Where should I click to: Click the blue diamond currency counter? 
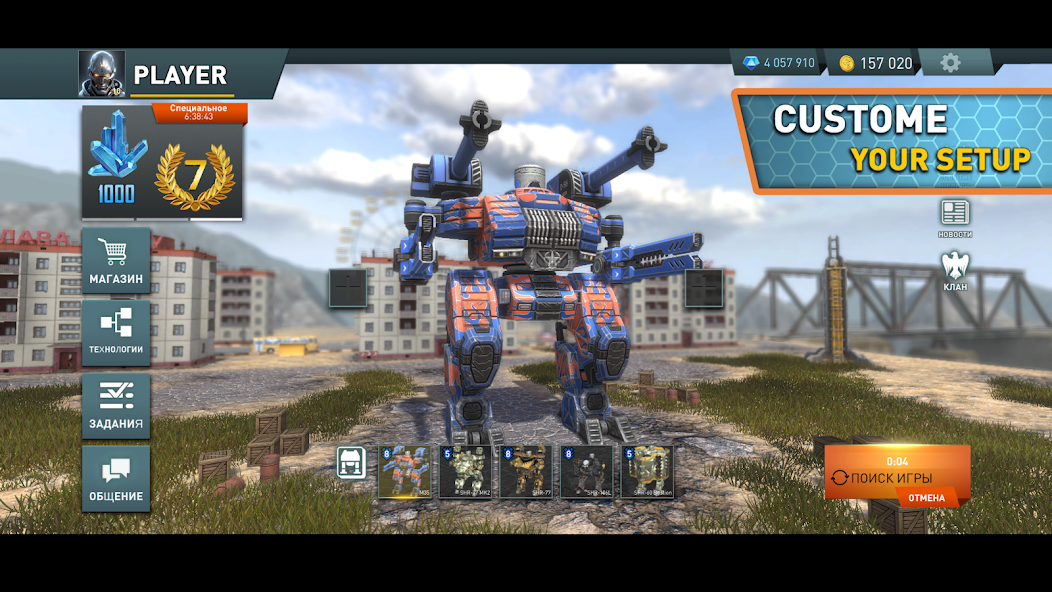[x=777, y=63]
